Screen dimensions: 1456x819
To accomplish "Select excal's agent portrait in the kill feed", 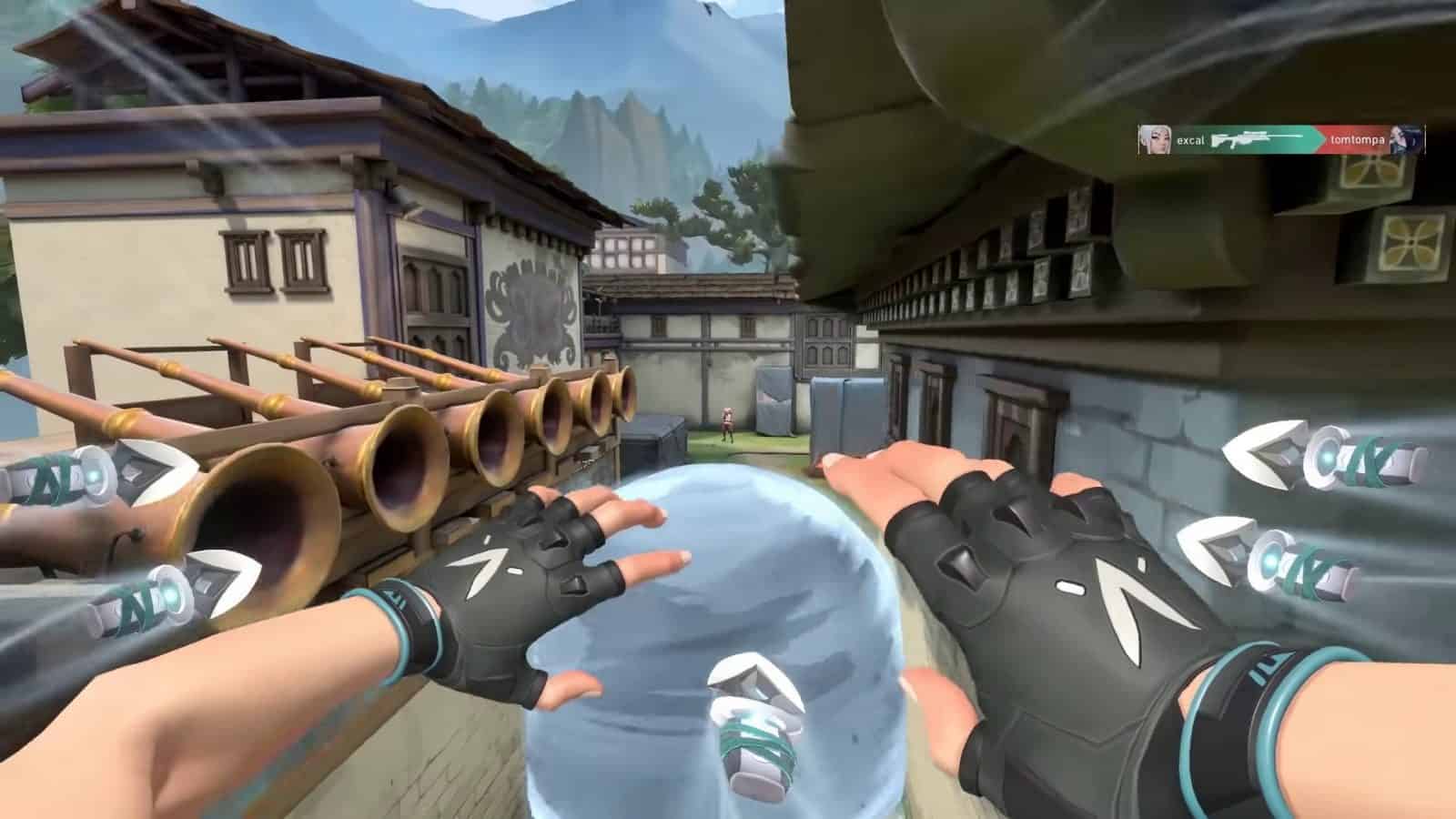I will point(1154,139).
